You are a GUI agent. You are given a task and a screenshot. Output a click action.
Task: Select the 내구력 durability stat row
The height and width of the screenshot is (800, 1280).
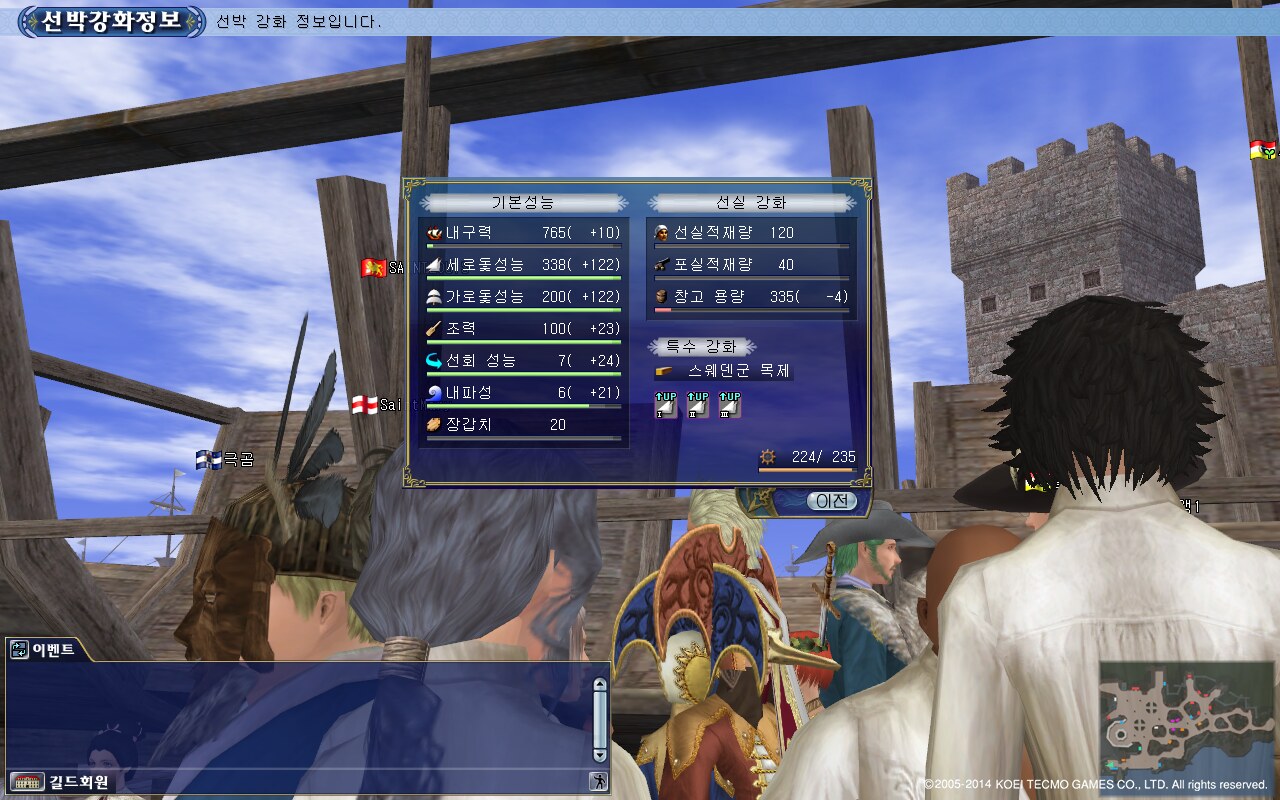(x=523, y=234)
